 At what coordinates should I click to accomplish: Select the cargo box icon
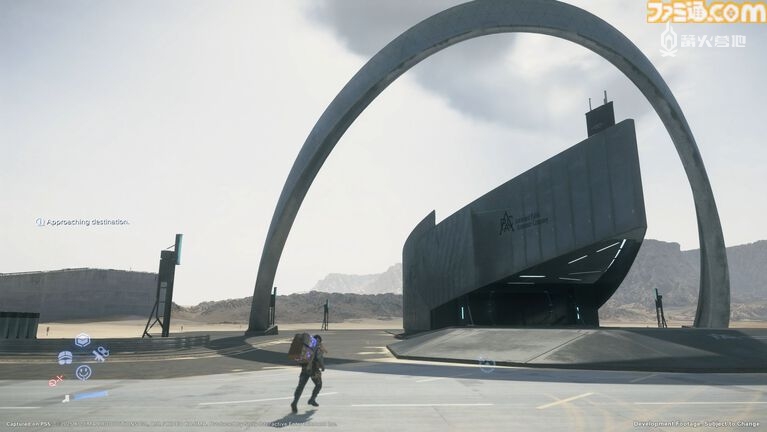tap(82, 340)
